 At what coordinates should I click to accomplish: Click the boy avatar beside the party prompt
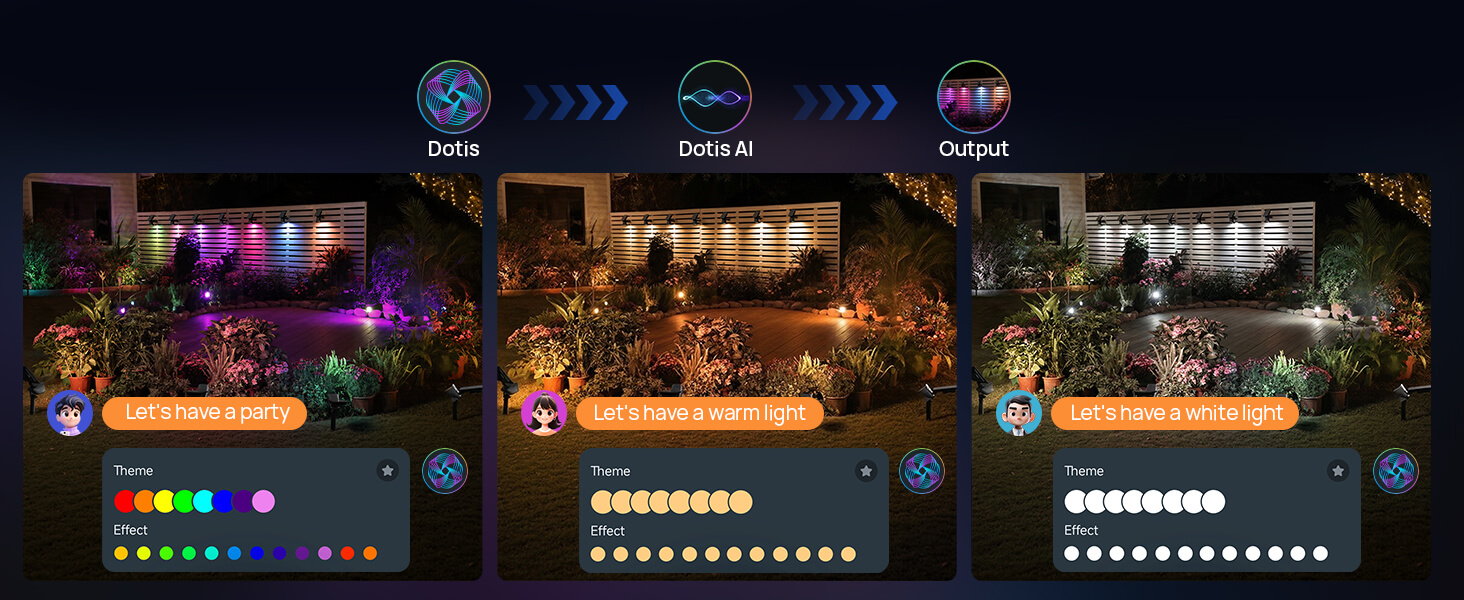click(x=70, y=413)
